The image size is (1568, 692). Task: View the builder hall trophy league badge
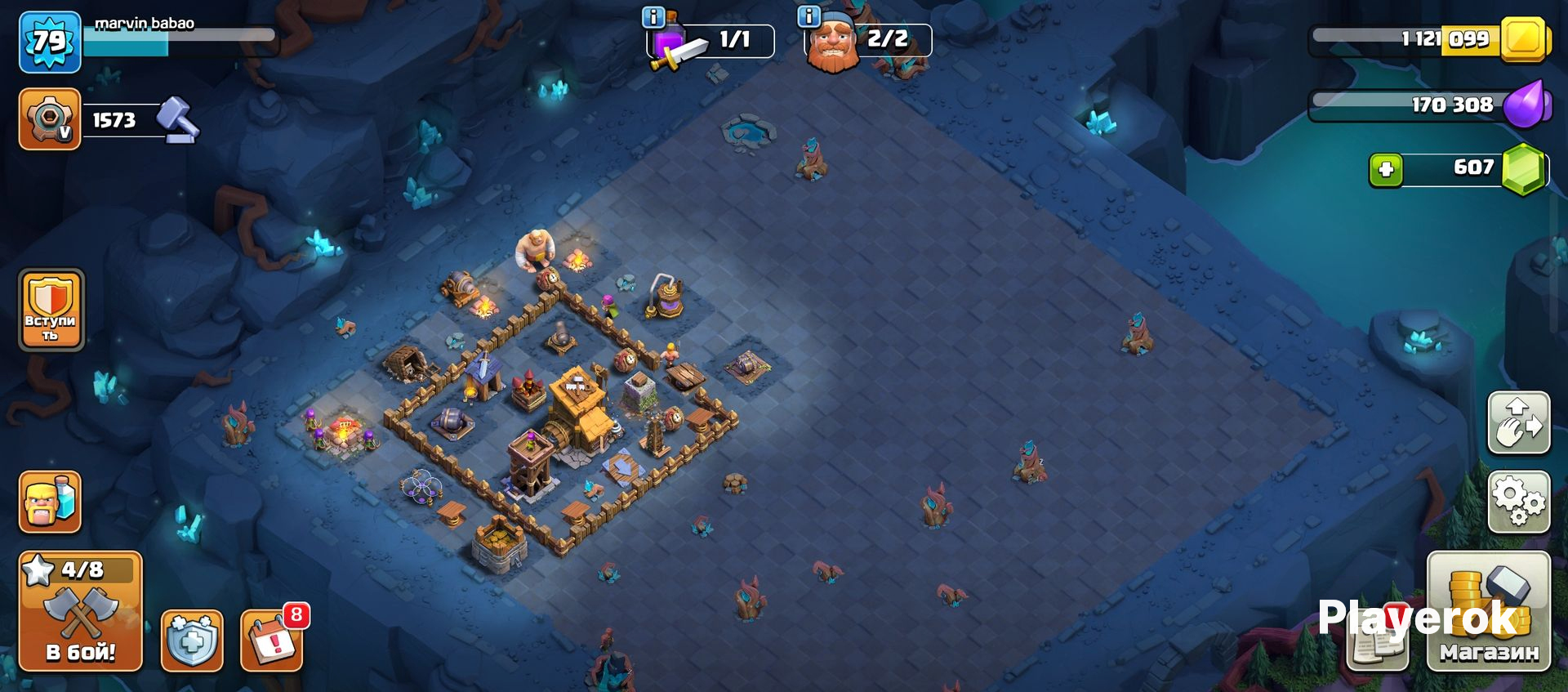50,119
